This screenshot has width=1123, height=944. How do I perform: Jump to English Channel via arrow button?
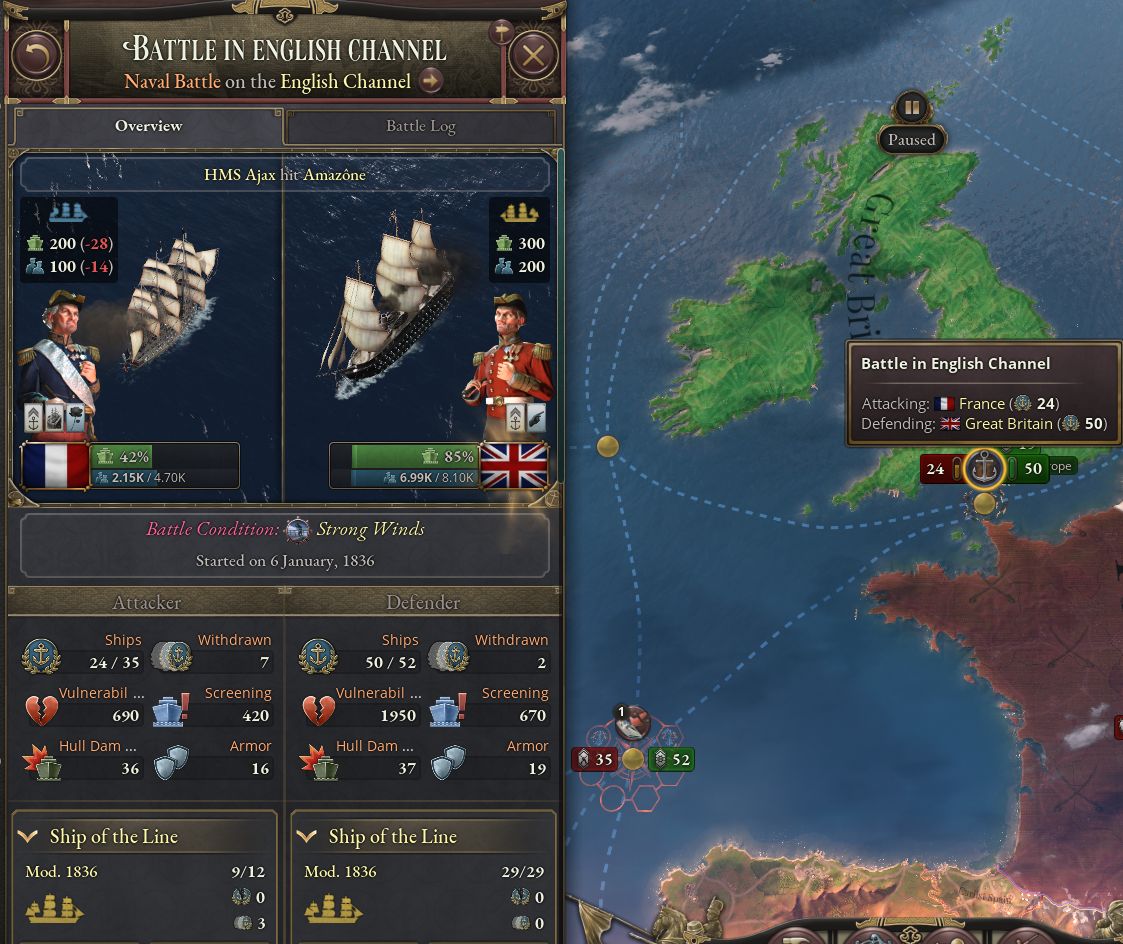(431, 81)
